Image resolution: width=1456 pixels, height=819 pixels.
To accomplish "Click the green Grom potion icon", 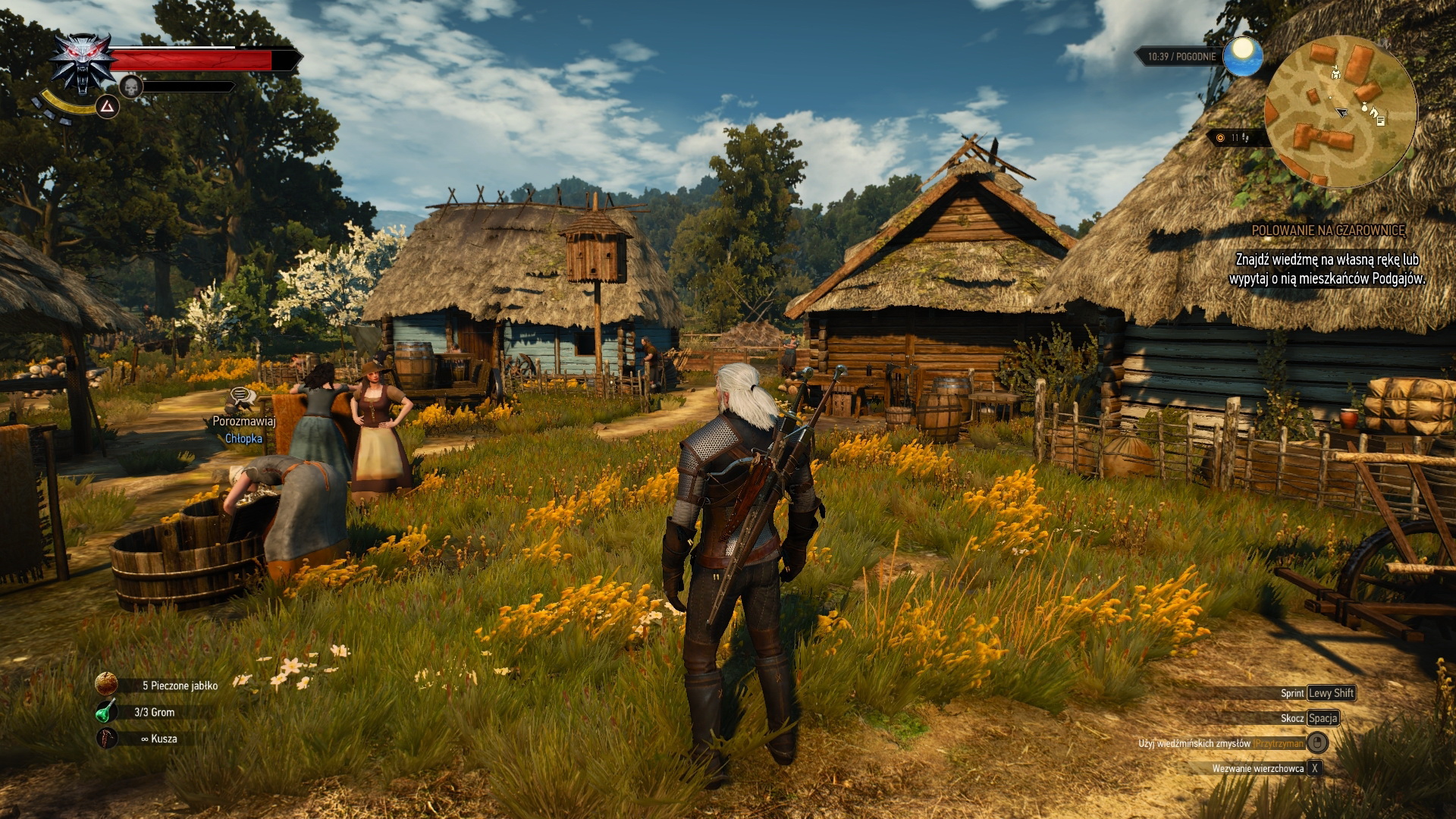I will click(107, 711).
